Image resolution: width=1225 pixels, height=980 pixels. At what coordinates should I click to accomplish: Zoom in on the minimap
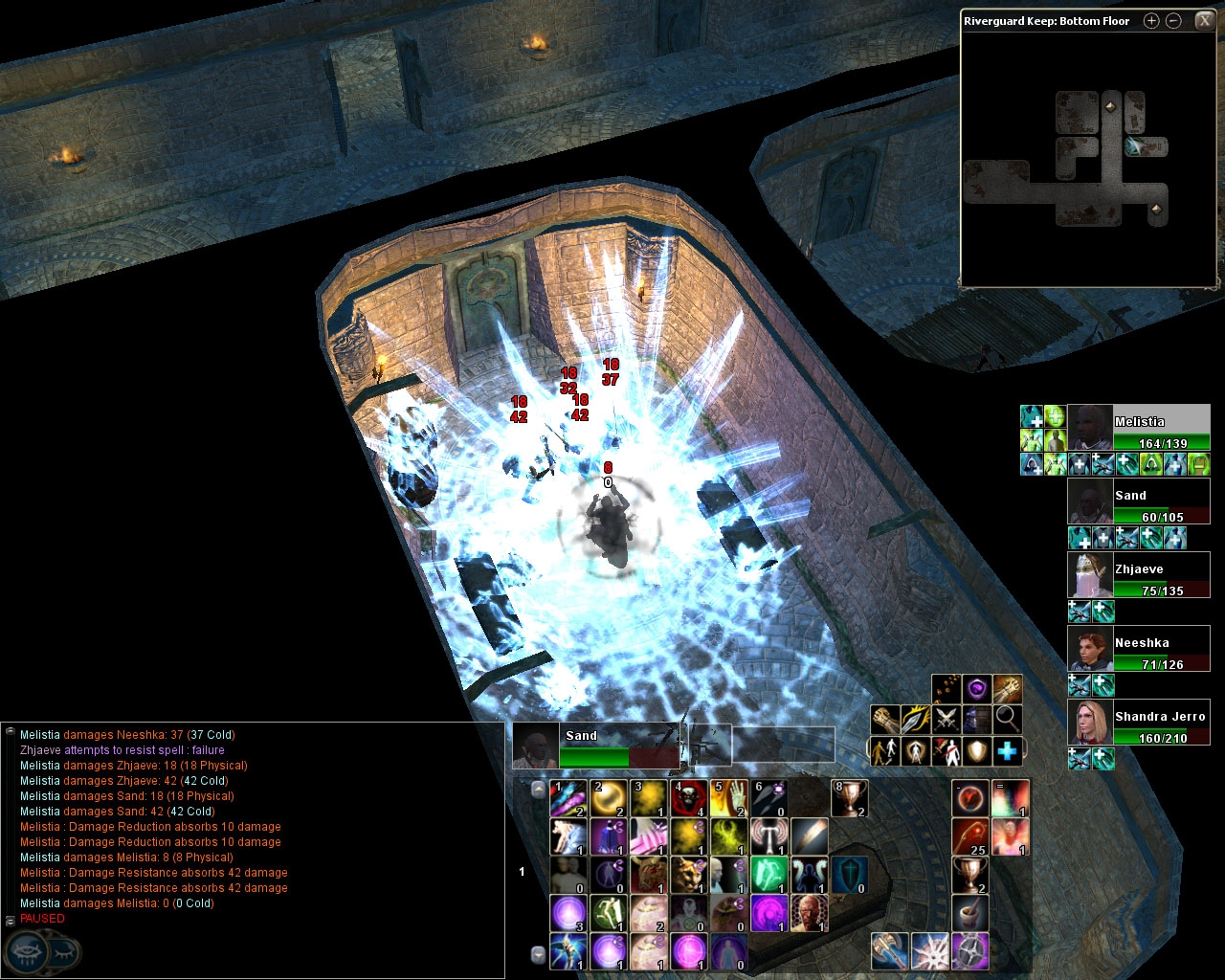click(x=1151, y=21)
